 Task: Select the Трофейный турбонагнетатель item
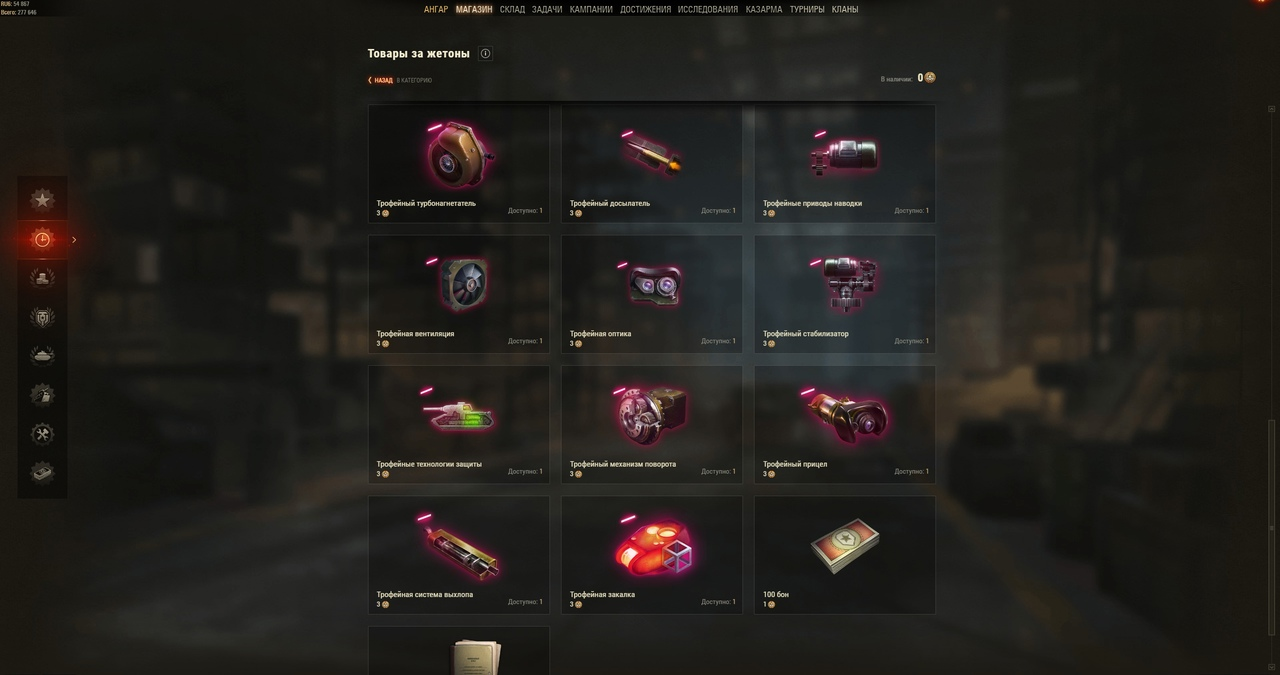tap(458, 162)
